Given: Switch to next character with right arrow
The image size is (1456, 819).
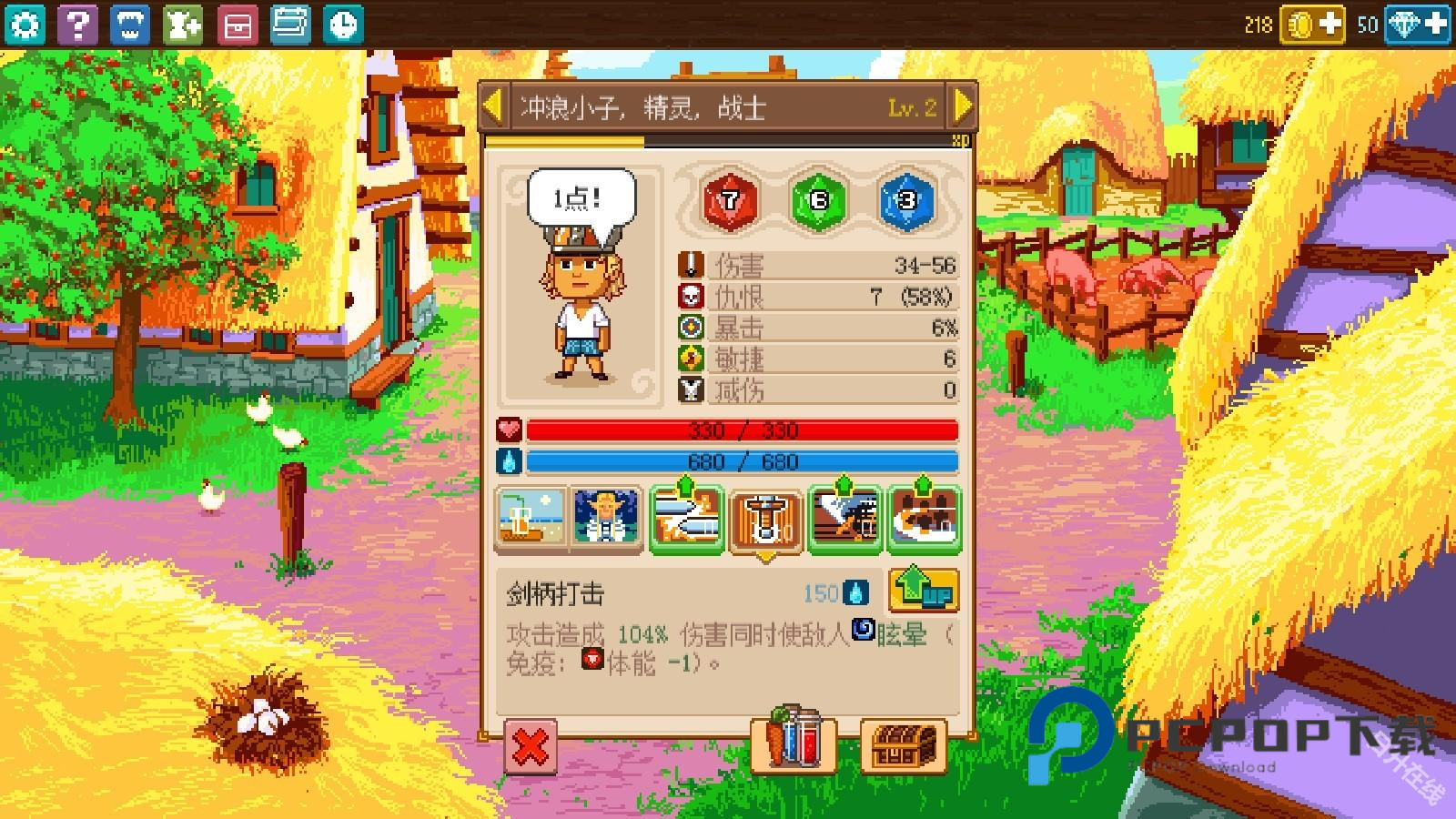Looking at the screenshot, I should point(964,106).
